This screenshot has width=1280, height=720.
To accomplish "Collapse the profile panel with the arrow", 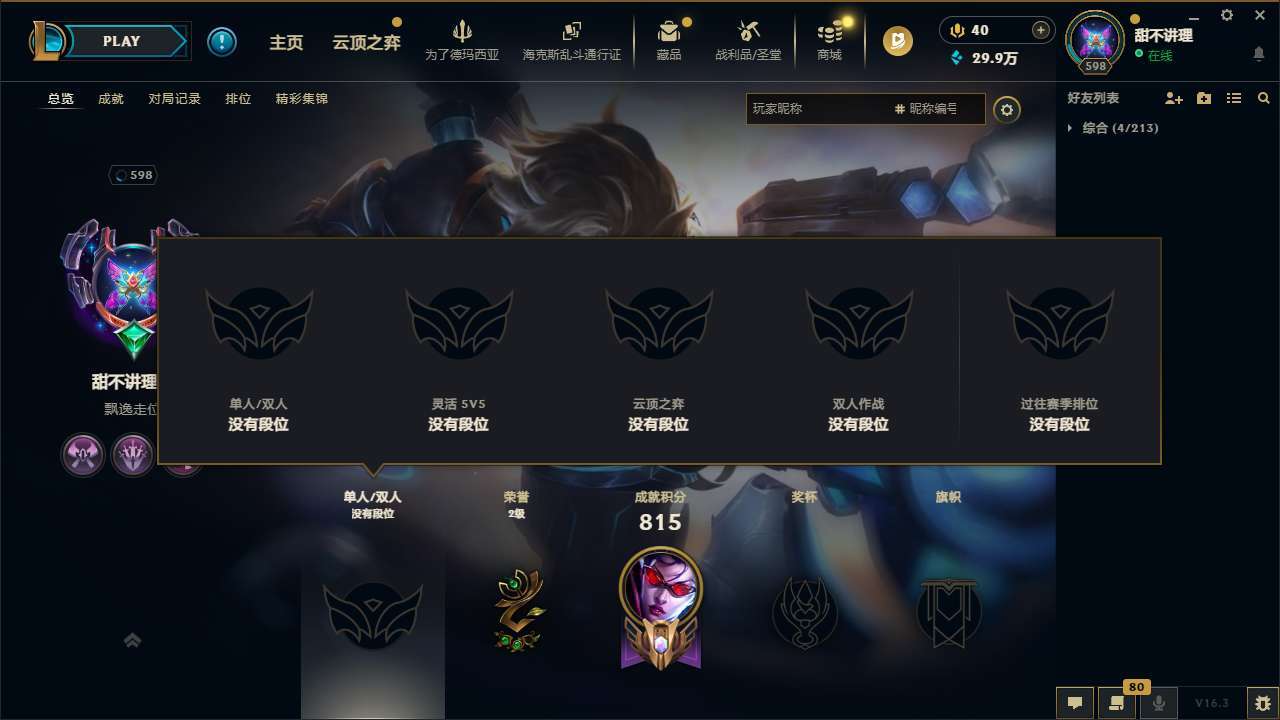I will click(x=132, y=639).
